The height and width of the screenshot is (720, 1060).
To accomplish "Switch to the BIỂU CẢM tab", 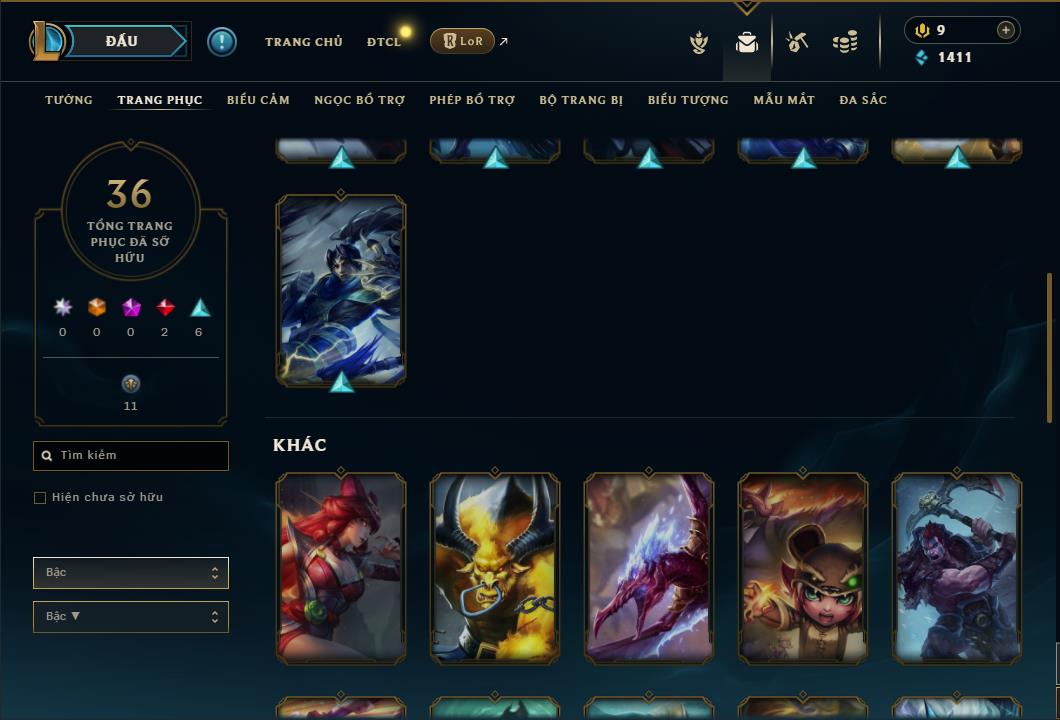I will click(x=258, y=100).
